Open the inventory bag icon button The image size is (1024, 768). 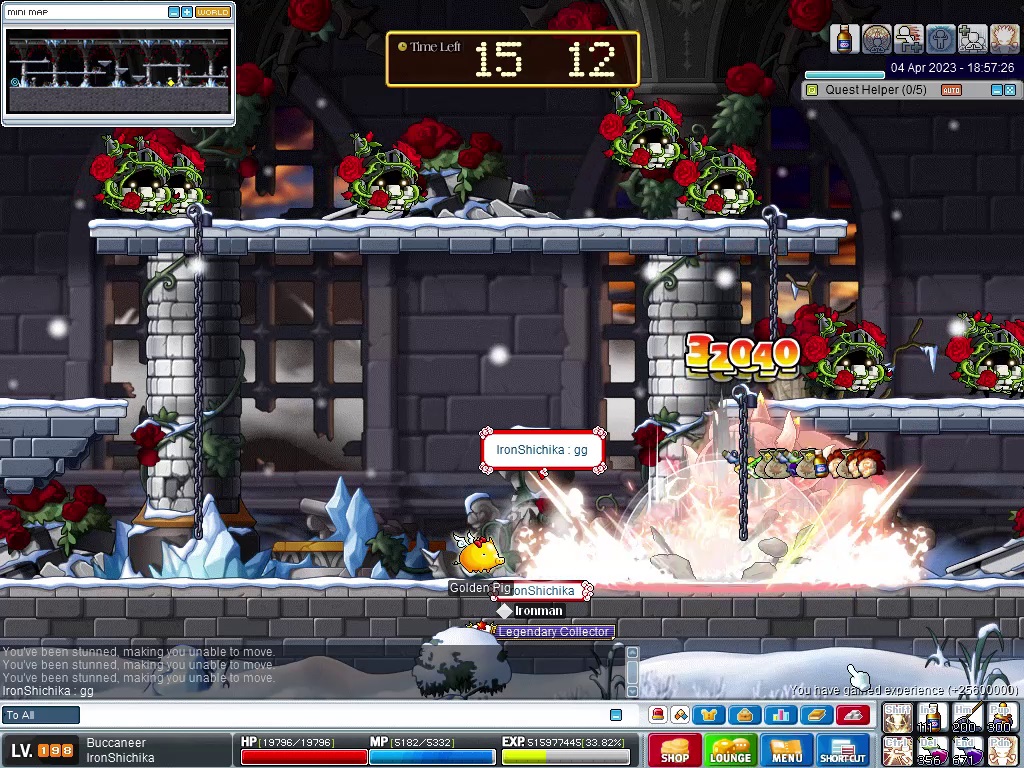(743, 715)
